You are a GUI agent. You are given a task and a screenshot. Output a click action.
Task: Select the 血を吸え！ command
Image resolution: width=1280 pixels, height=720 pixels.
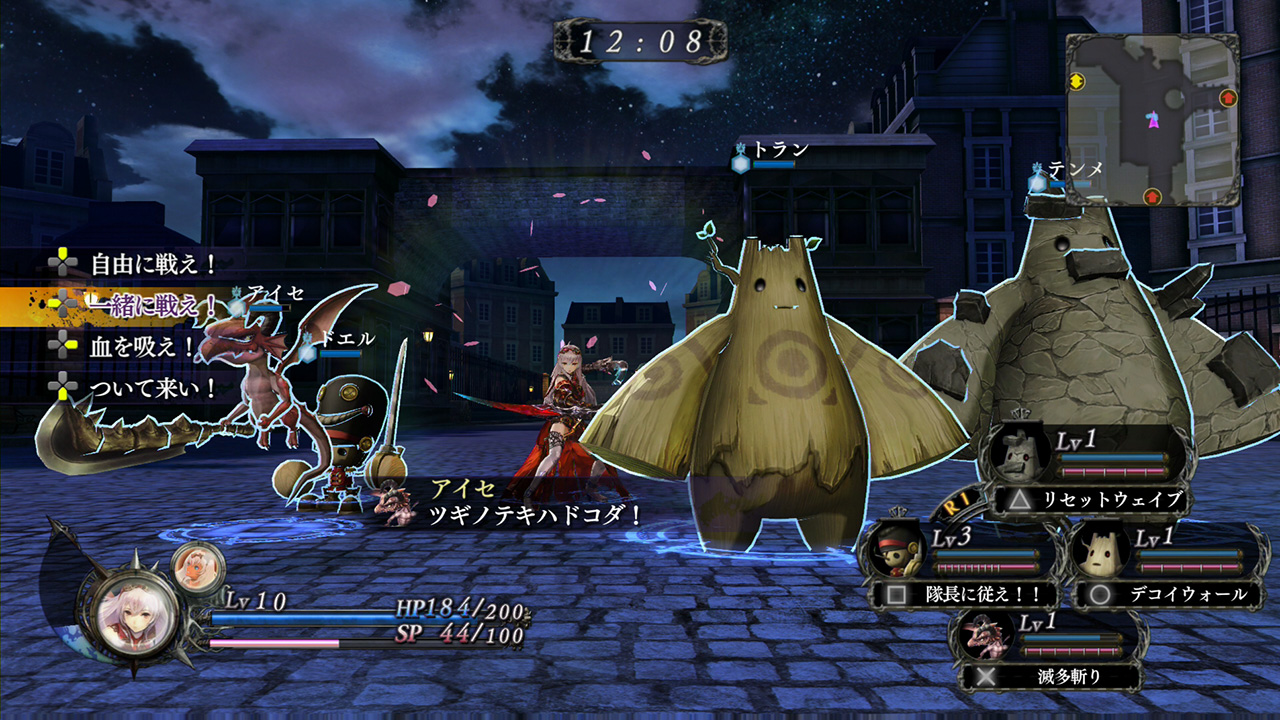pyautogui.click(x=142, y=346)
